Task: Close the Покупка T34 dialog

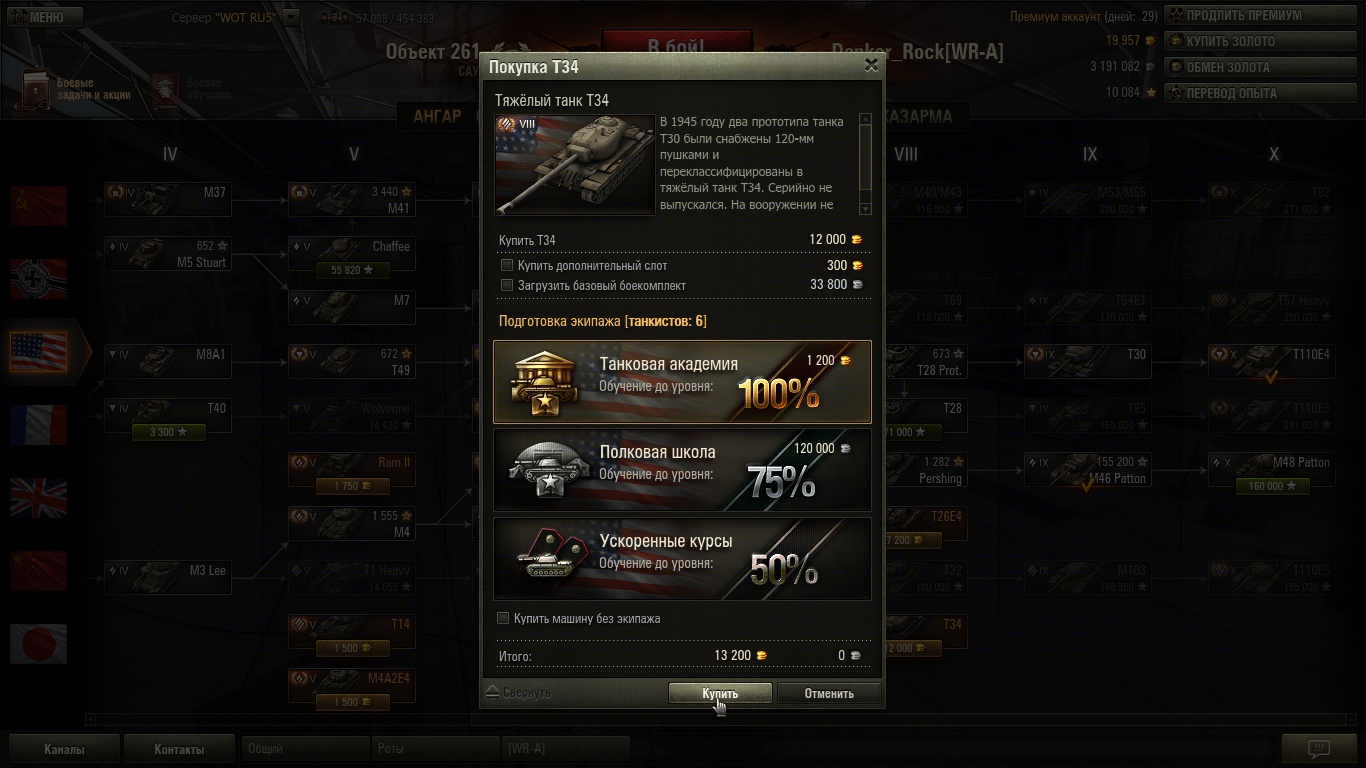Action: click(x=871, y=65)
